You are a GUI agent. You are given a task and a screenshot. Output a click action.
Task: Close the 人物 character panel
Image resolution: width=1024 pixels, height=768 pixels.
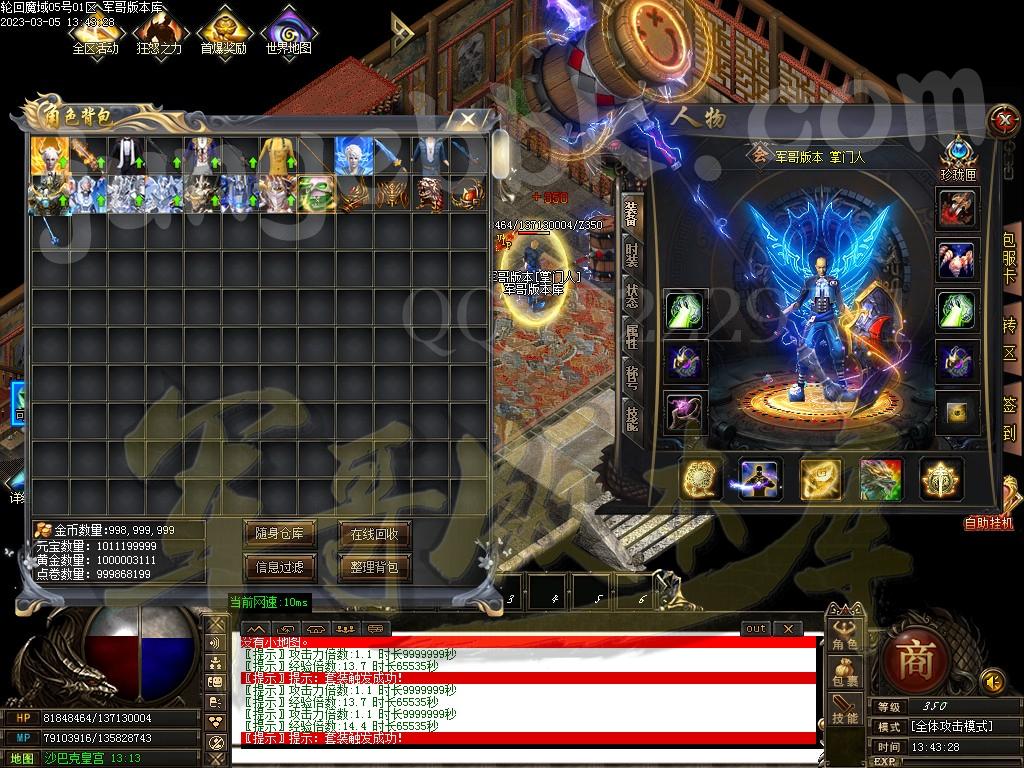1002,120
